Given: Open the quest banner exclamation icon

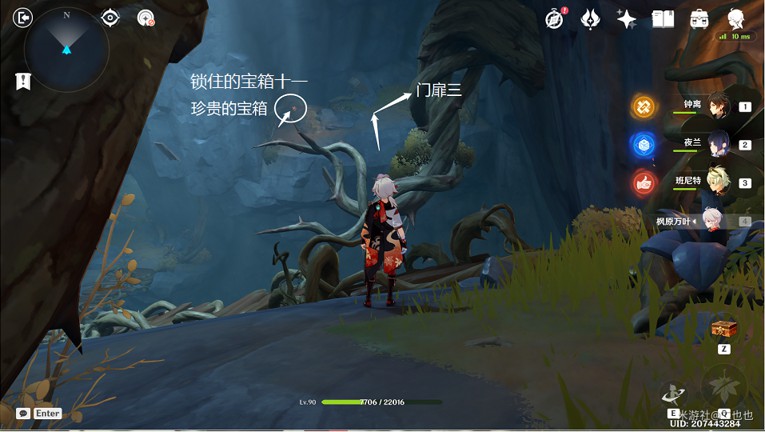Looking at the screenshot, I should tap(23, 82).
